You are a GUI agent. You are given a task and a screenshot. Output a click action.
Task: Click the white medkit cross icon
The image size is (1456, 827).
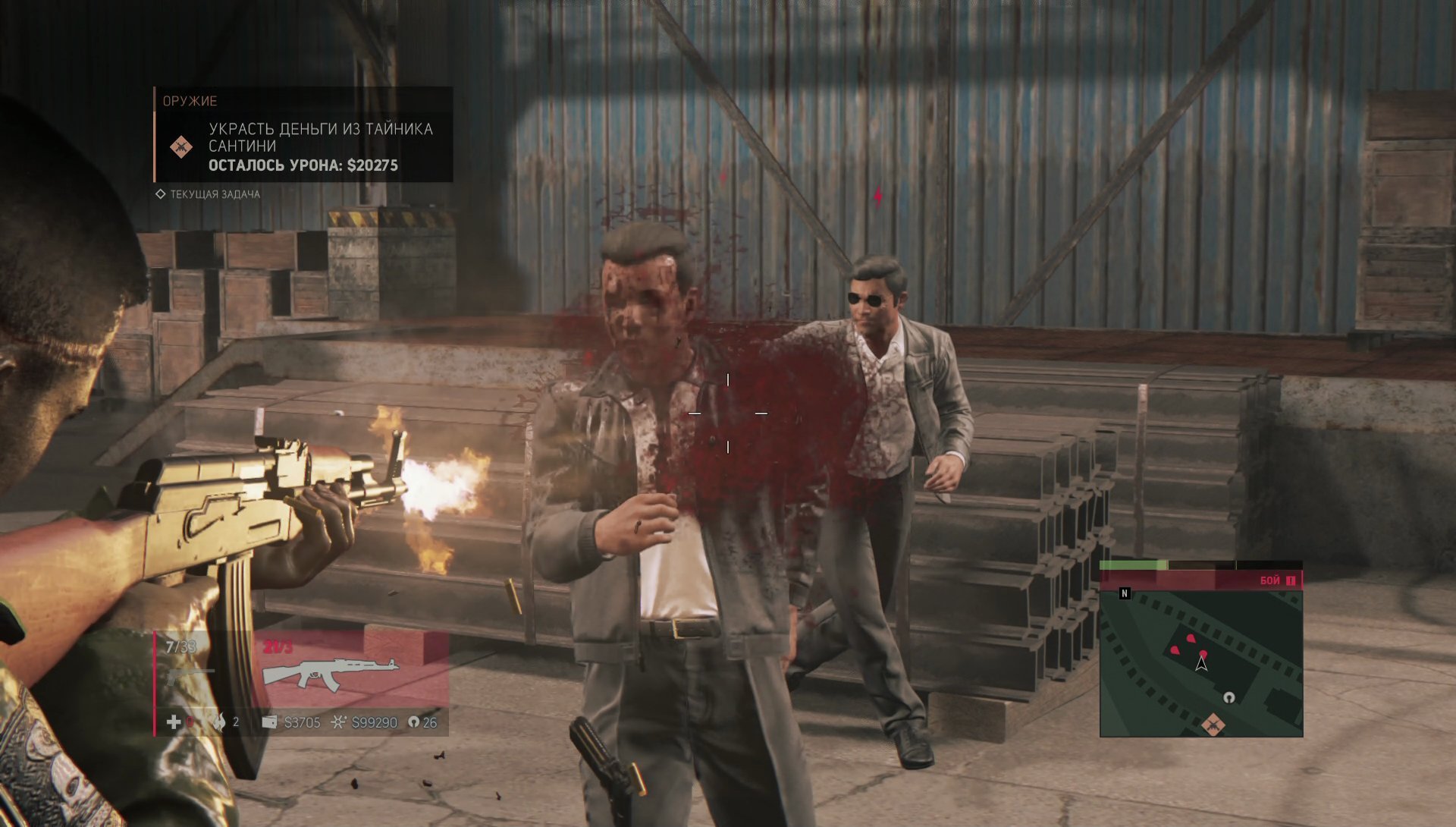(x=174, y=722)
